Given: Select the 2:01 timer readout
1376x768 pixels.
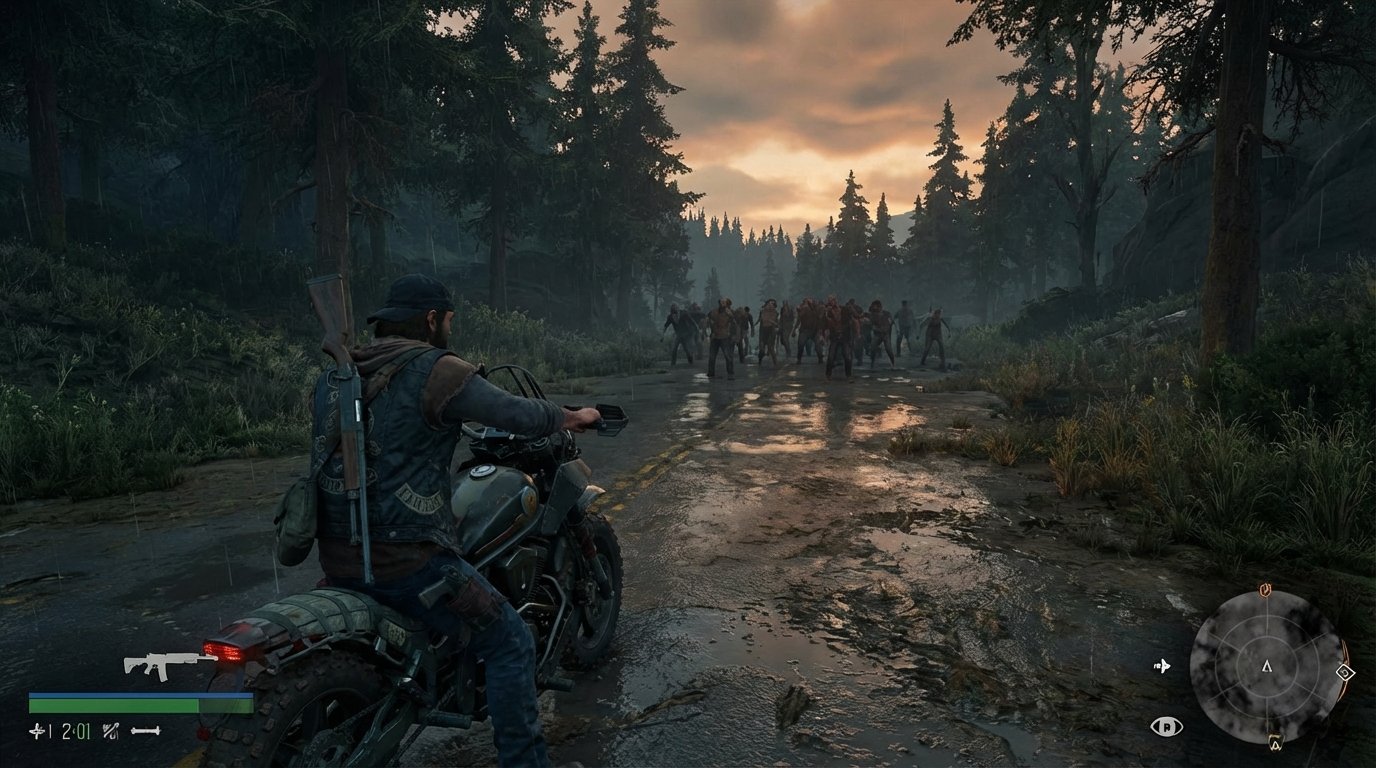Looking at the screenshot, I should click(x=75, y=730).
